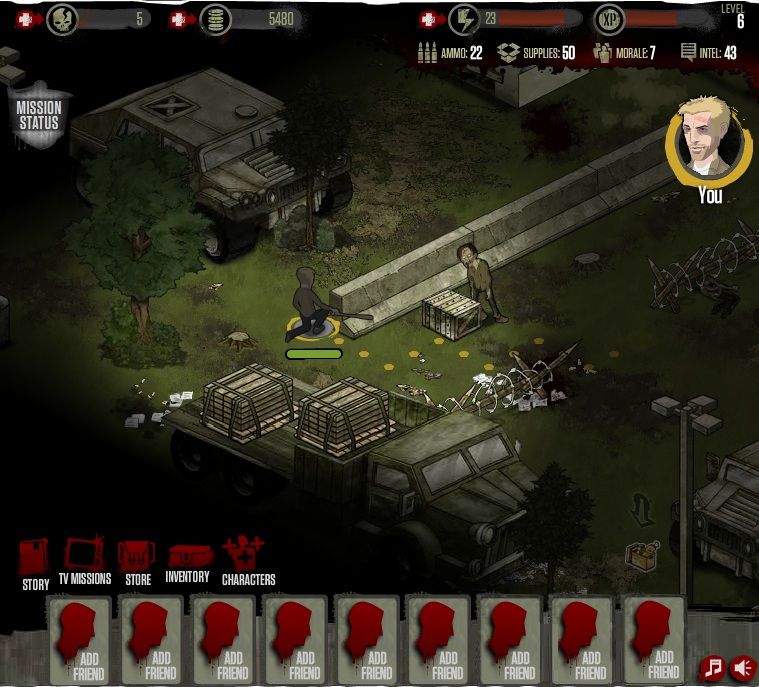Viewport: 759px width, 687px height.
Task: Open the Characters screen
Action: [246, 559]
